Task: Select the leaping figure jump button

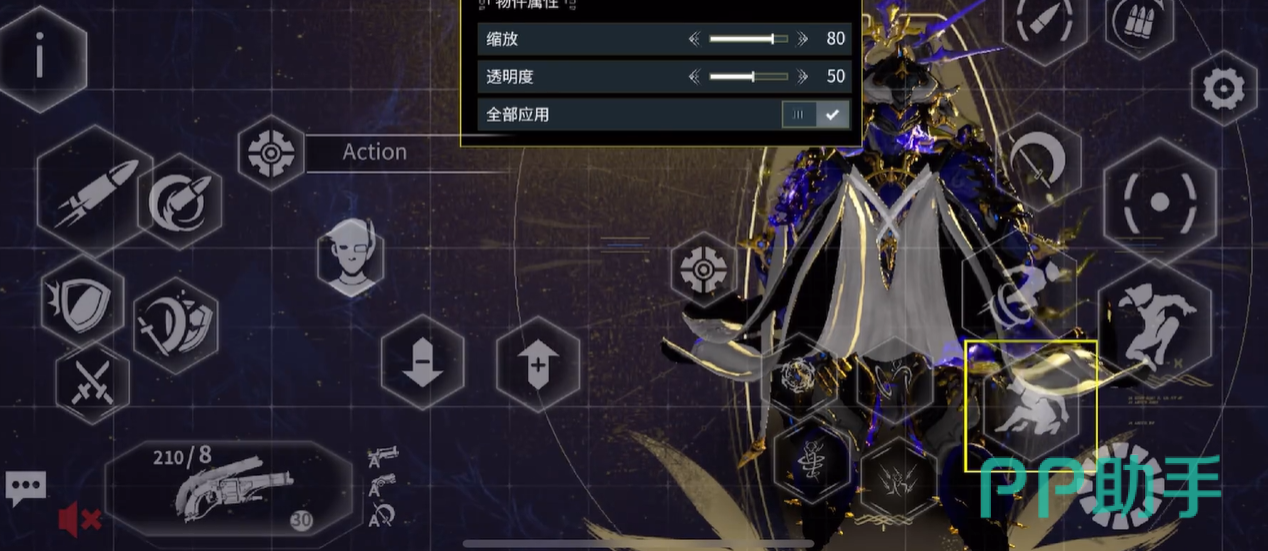Action: pyautogui.click(x=1155, y=320)
